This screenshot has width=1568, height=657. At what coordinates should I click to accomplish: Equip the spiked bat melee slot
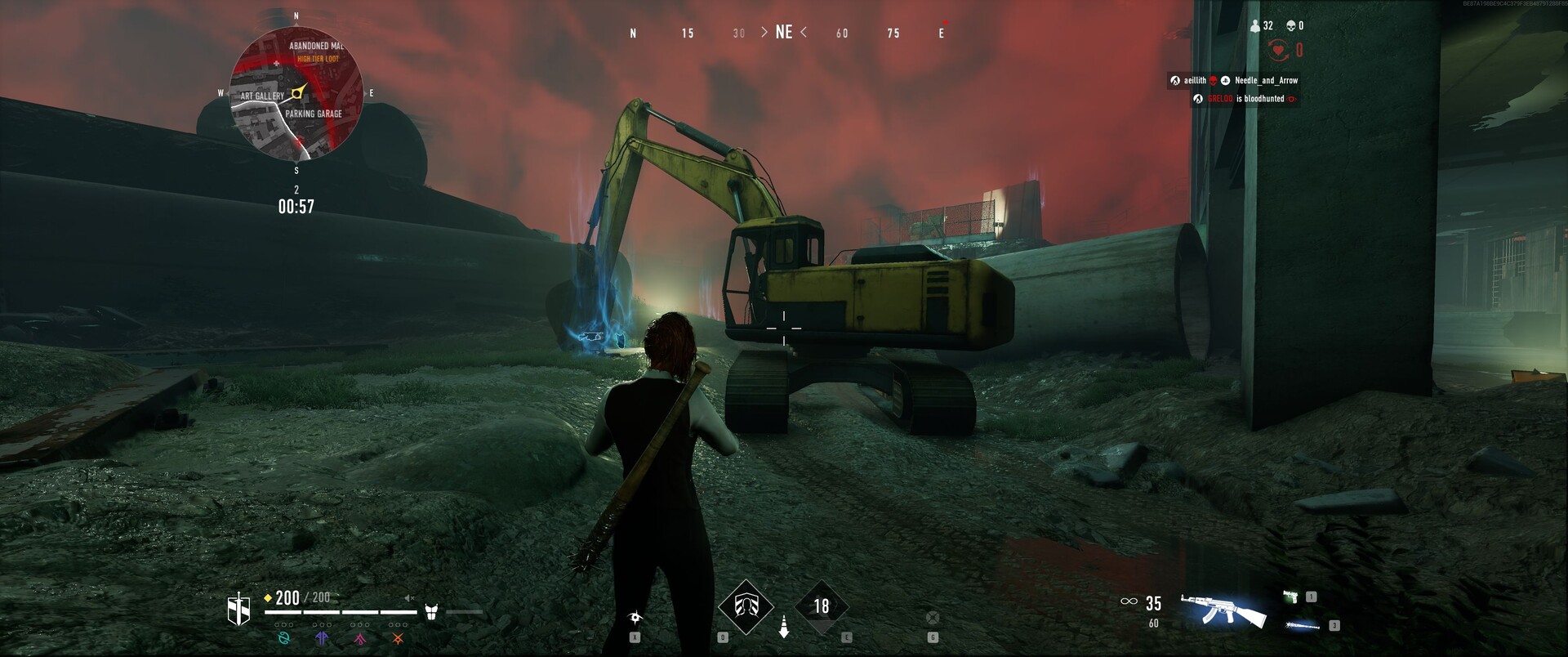pyautogui.click(x=1303, y=626)
